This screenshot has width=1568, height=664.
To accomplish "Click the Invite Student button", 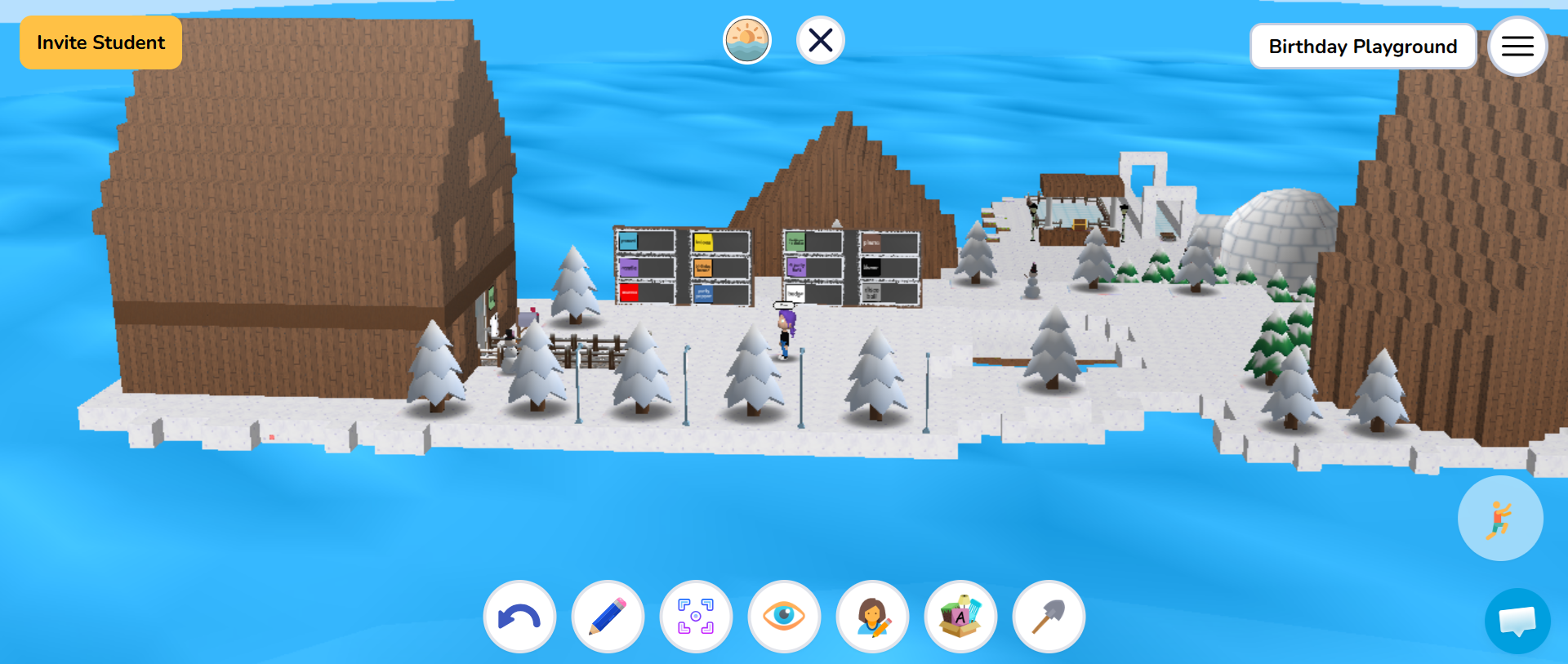I will pos(100,42).
